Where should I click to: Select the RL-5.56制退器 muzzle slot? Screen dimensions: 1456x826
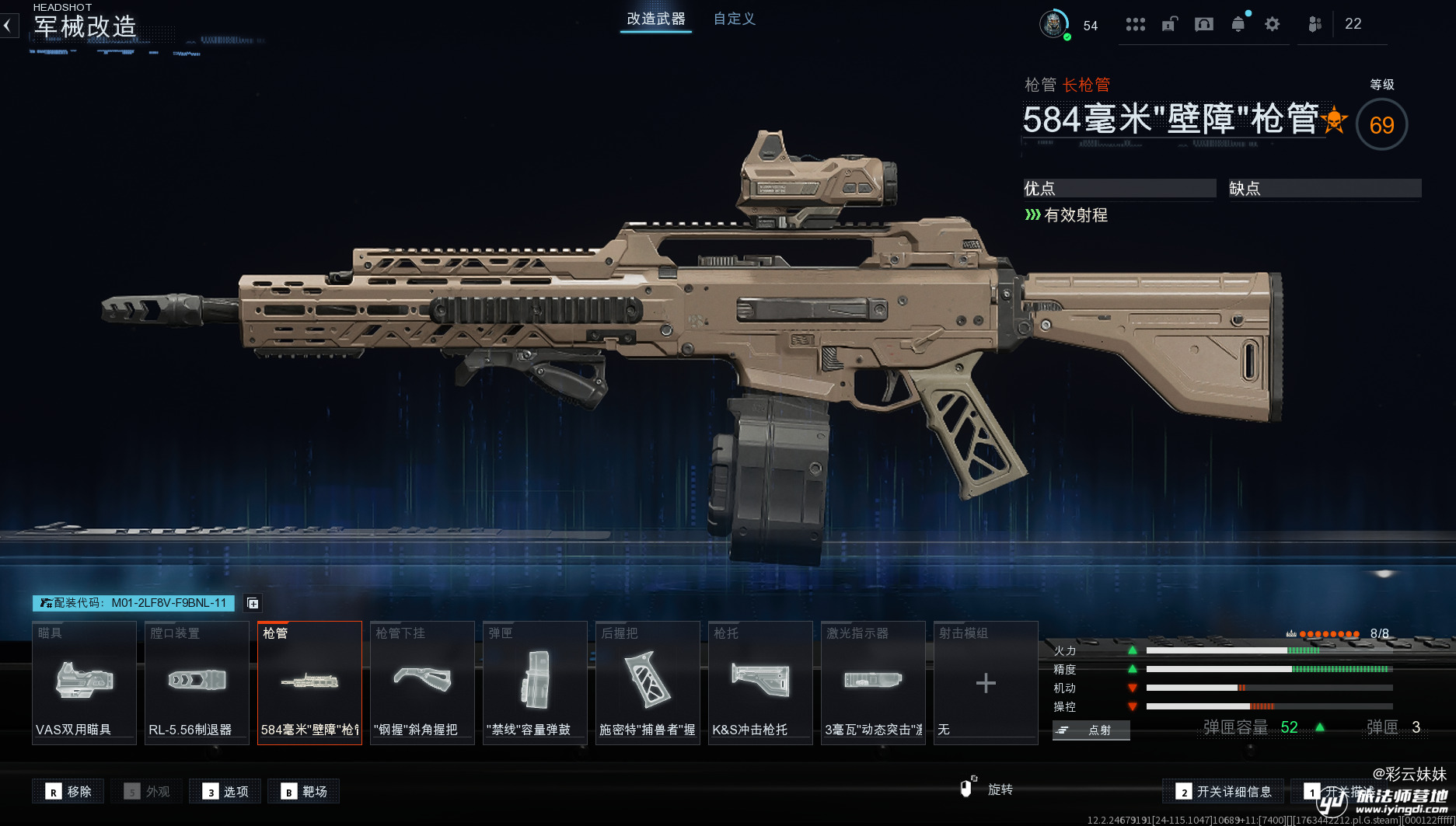click(197, 682)
